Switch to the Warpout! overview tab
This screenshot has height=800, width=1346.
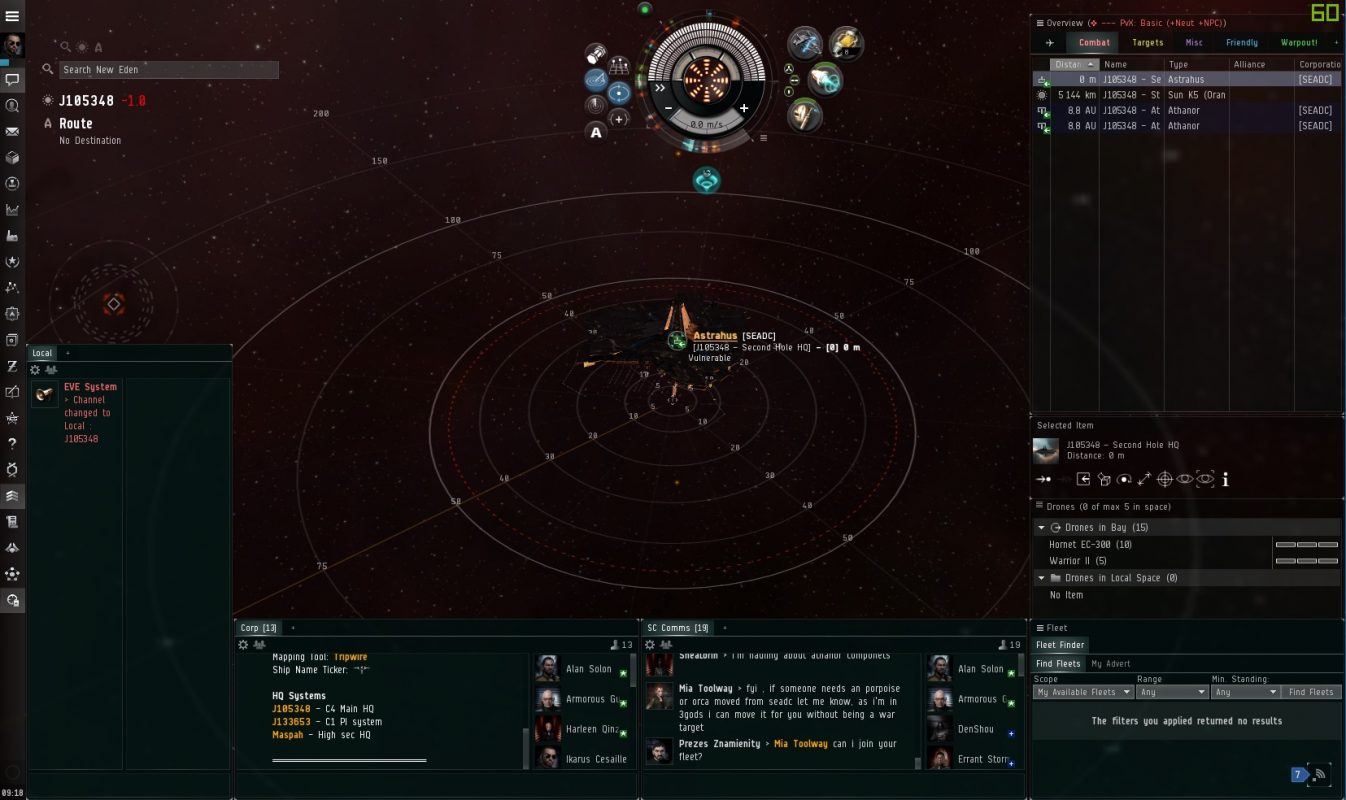click(1299, 43)
